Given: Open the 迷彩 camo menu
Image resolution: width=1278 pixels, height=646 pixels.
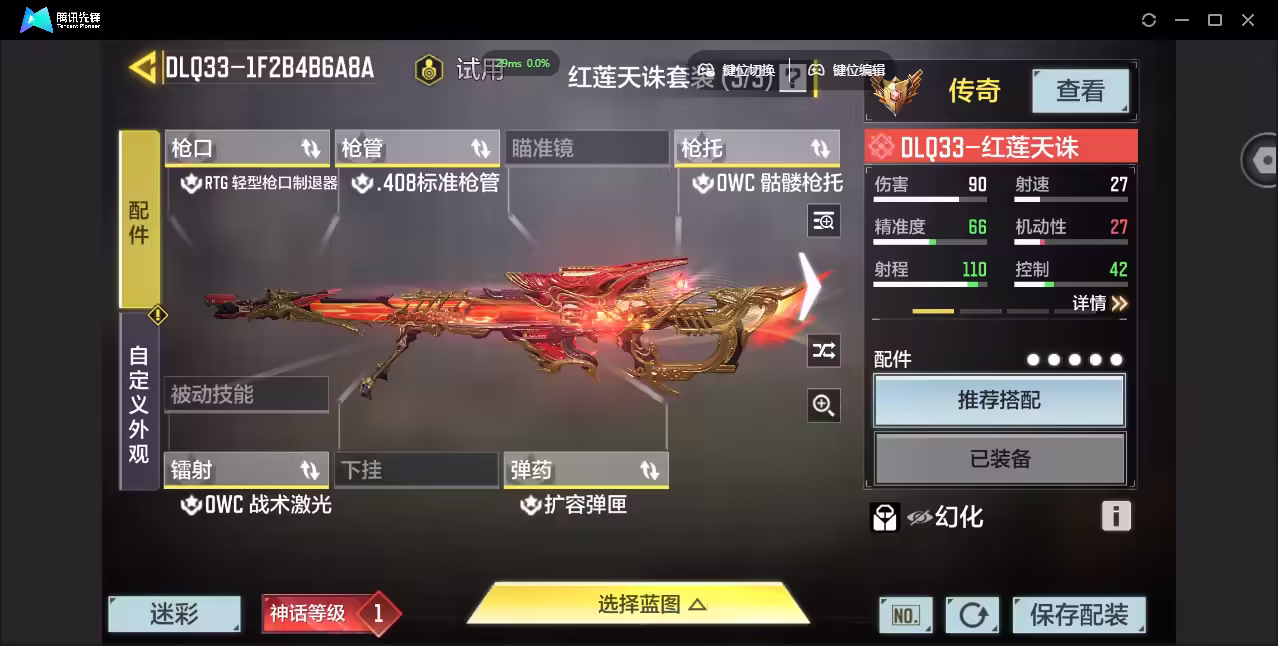Looking at the screenshot, I should (x=174, y=614).
